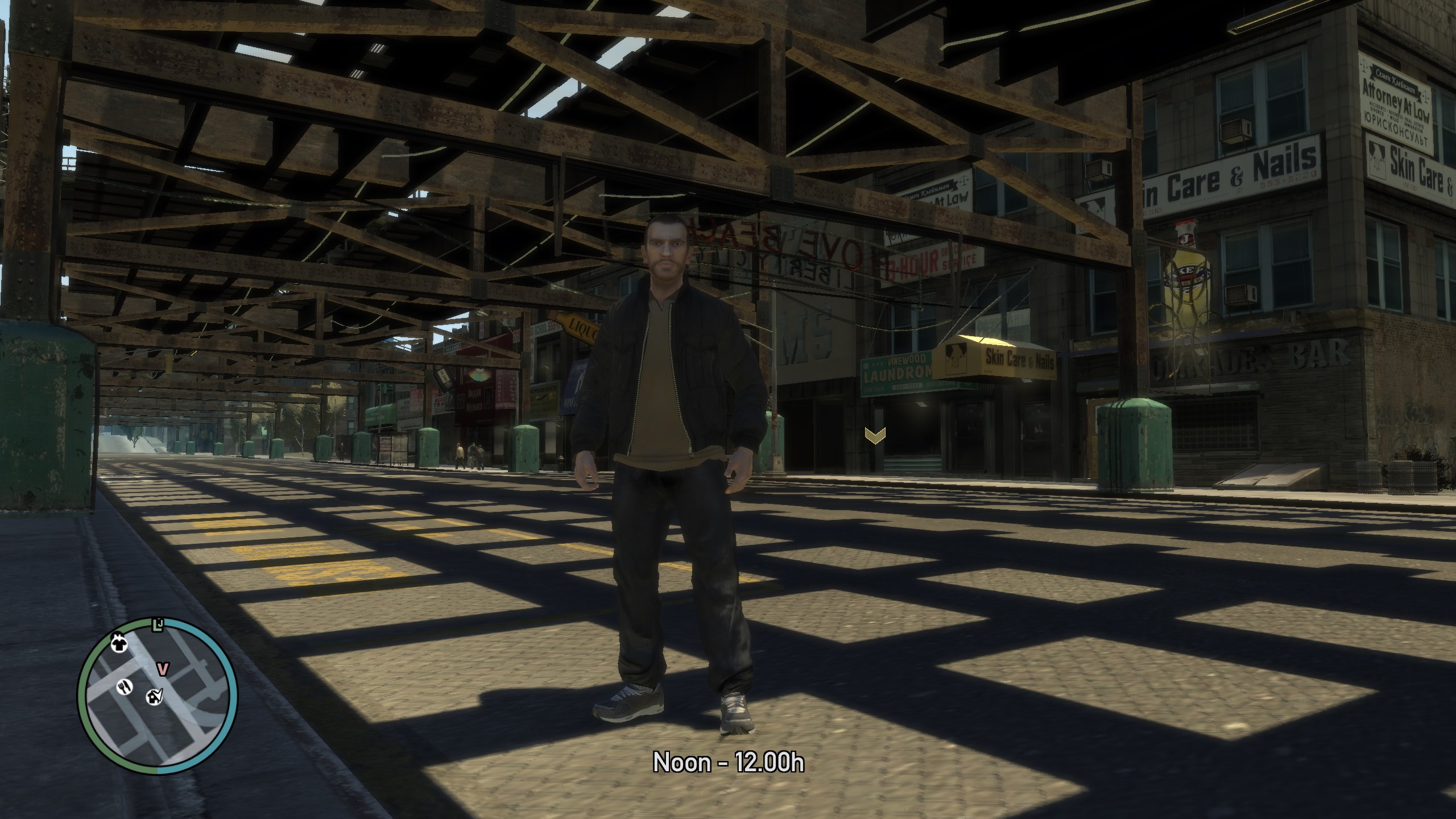
Task: Select the safehouse blip on the radar
Action: point(154,696)
